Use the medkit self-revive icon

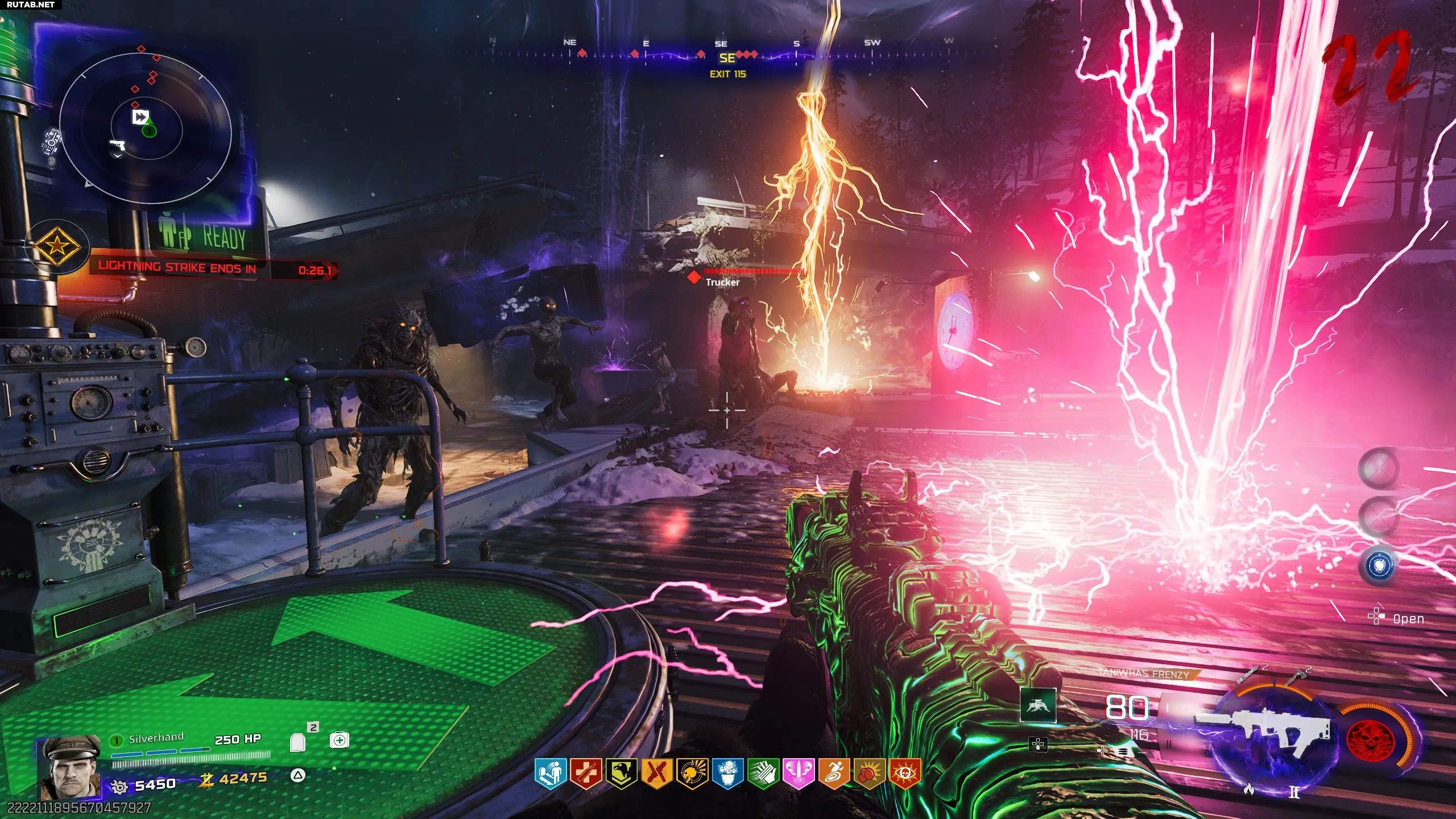pyautogui.click(x=340, y=741)
